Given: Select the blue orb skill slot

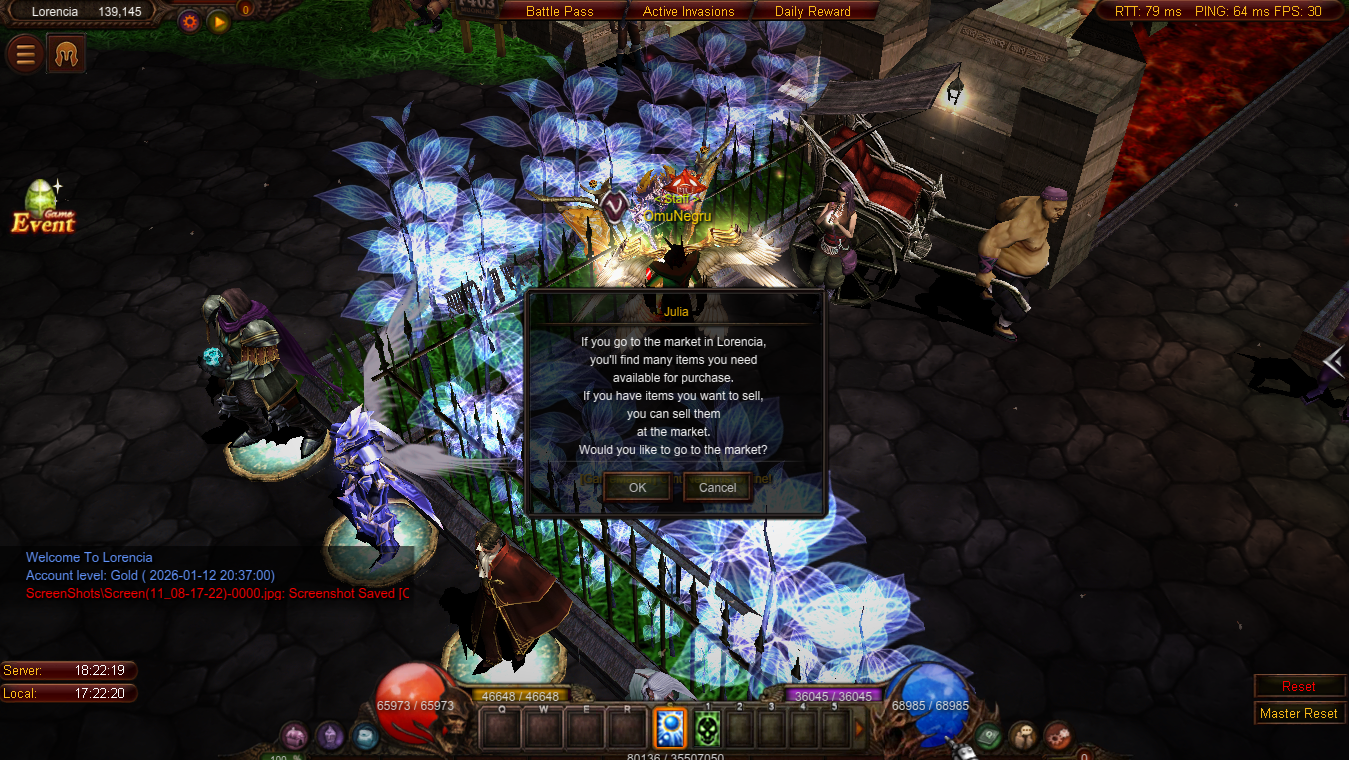Looking at the screenshot, I should coord(670,729).
